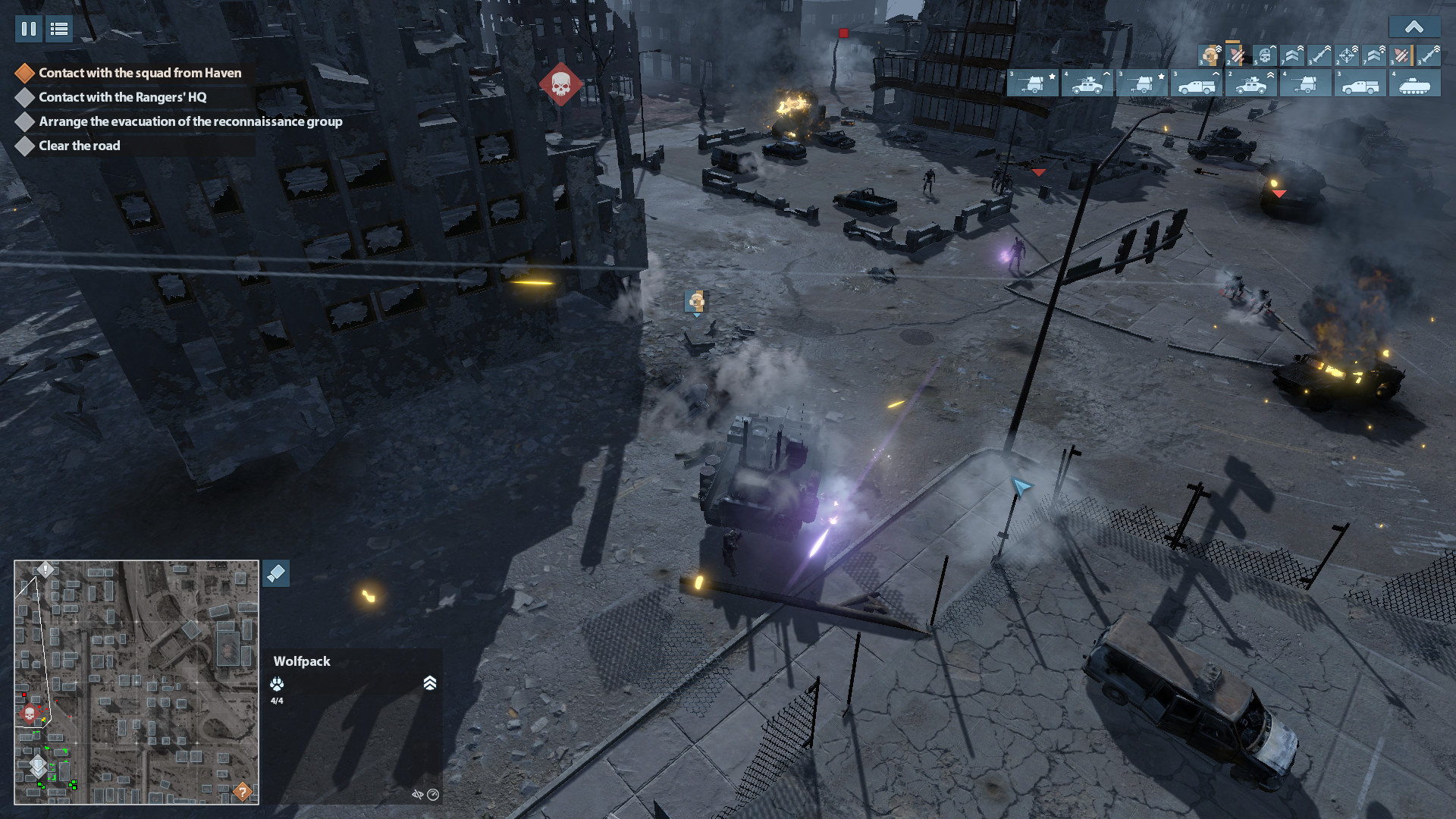Image resolution: width=1456 pixels, height=819 pixels.
Task: Click the speedometer gauge control on Wolfpack panel
Action: tap(433, 795)
